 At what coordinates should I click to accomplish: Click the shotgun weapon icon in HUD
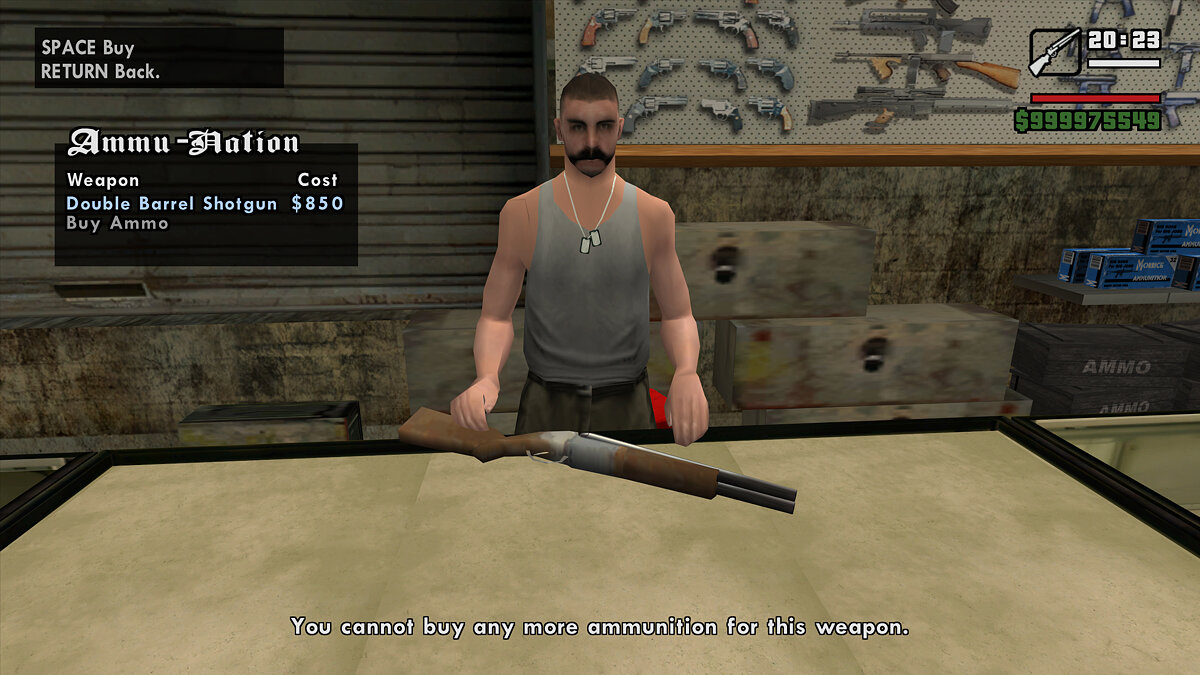pyautogui.click(x=1054, y=53)
